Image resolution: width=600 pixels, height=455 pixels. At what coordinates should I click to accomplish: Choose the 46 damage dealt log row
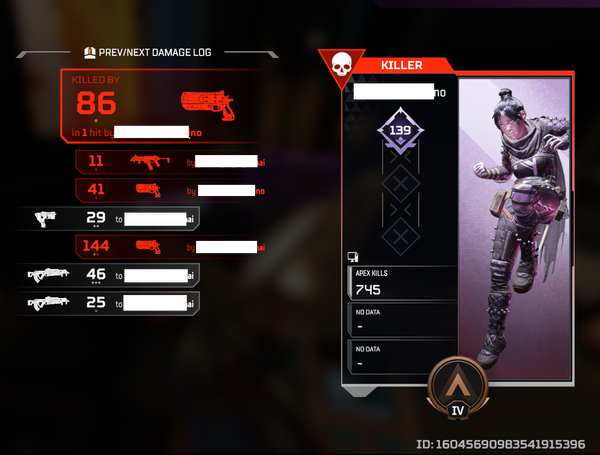coord(110,274)
